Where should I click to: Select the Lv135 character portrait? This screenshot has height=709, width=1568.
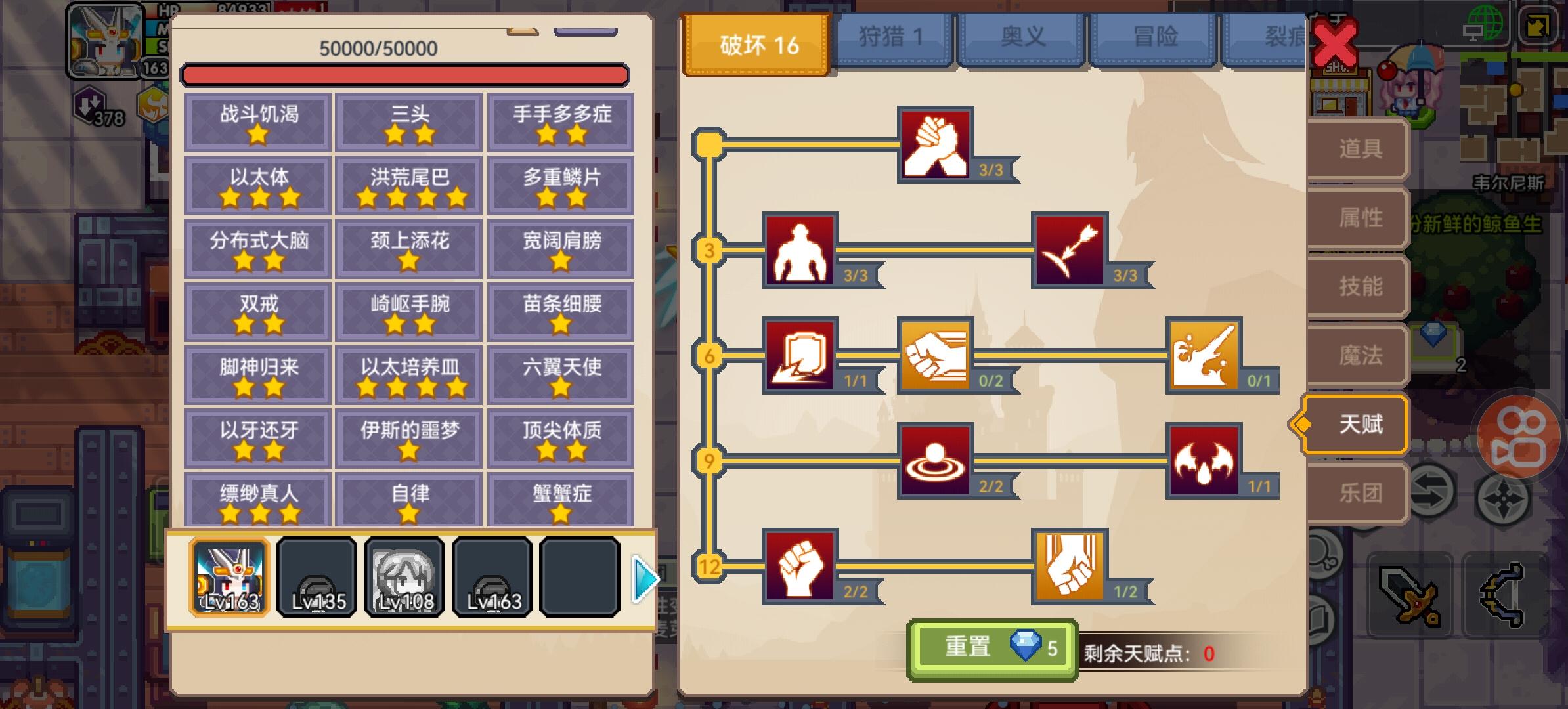point(316,576)
